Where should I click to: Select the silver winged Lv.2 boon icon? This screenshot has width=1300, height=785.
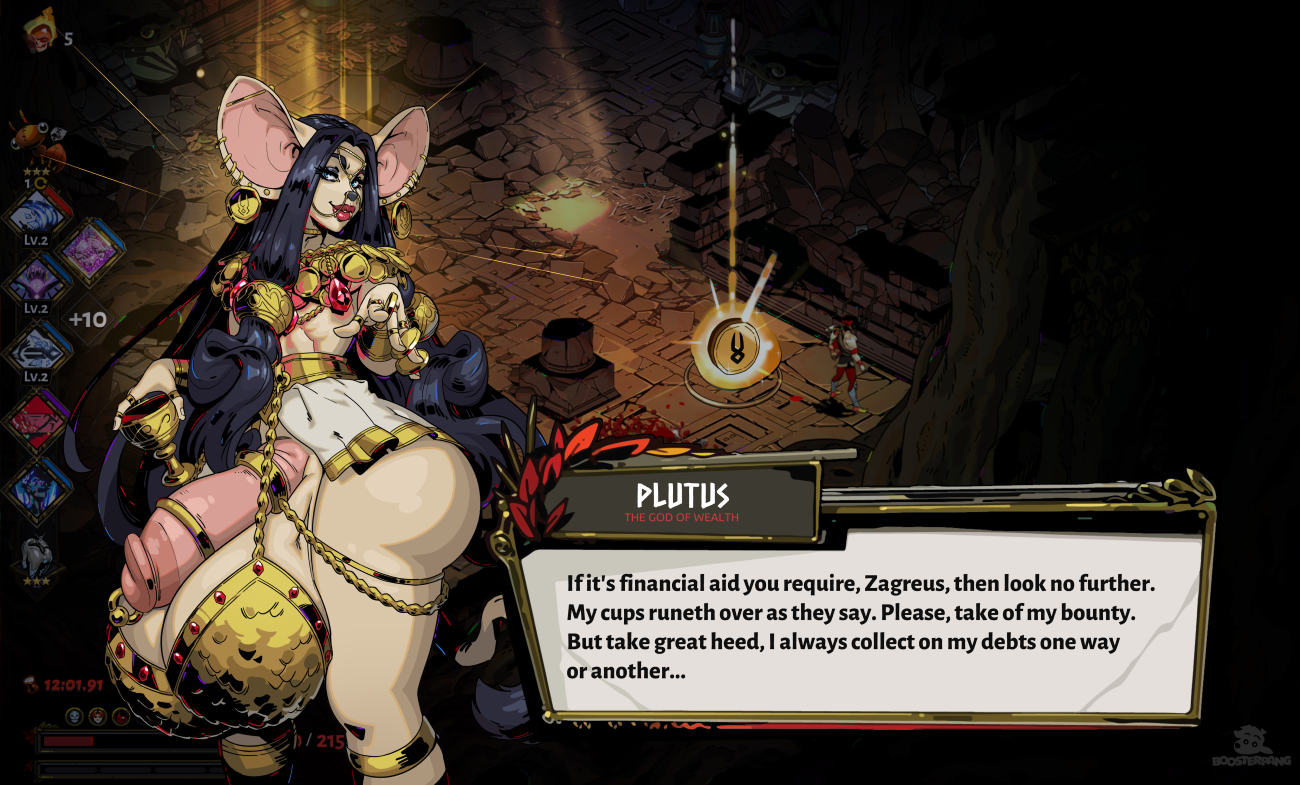(37, 351)
